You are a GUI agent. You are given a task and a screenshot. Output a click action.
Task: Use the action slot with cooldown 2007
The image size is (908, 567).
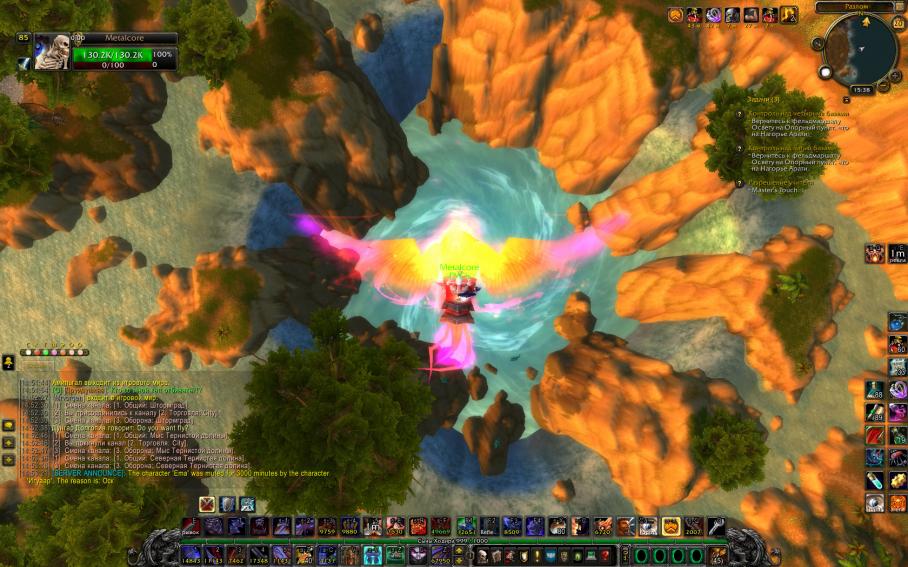[x=694, y=527]
